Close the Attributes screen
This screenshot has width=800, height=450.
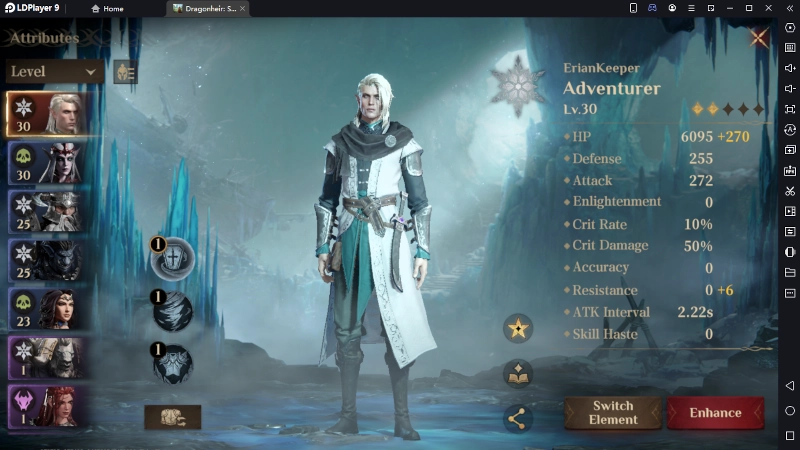point(759,39)
